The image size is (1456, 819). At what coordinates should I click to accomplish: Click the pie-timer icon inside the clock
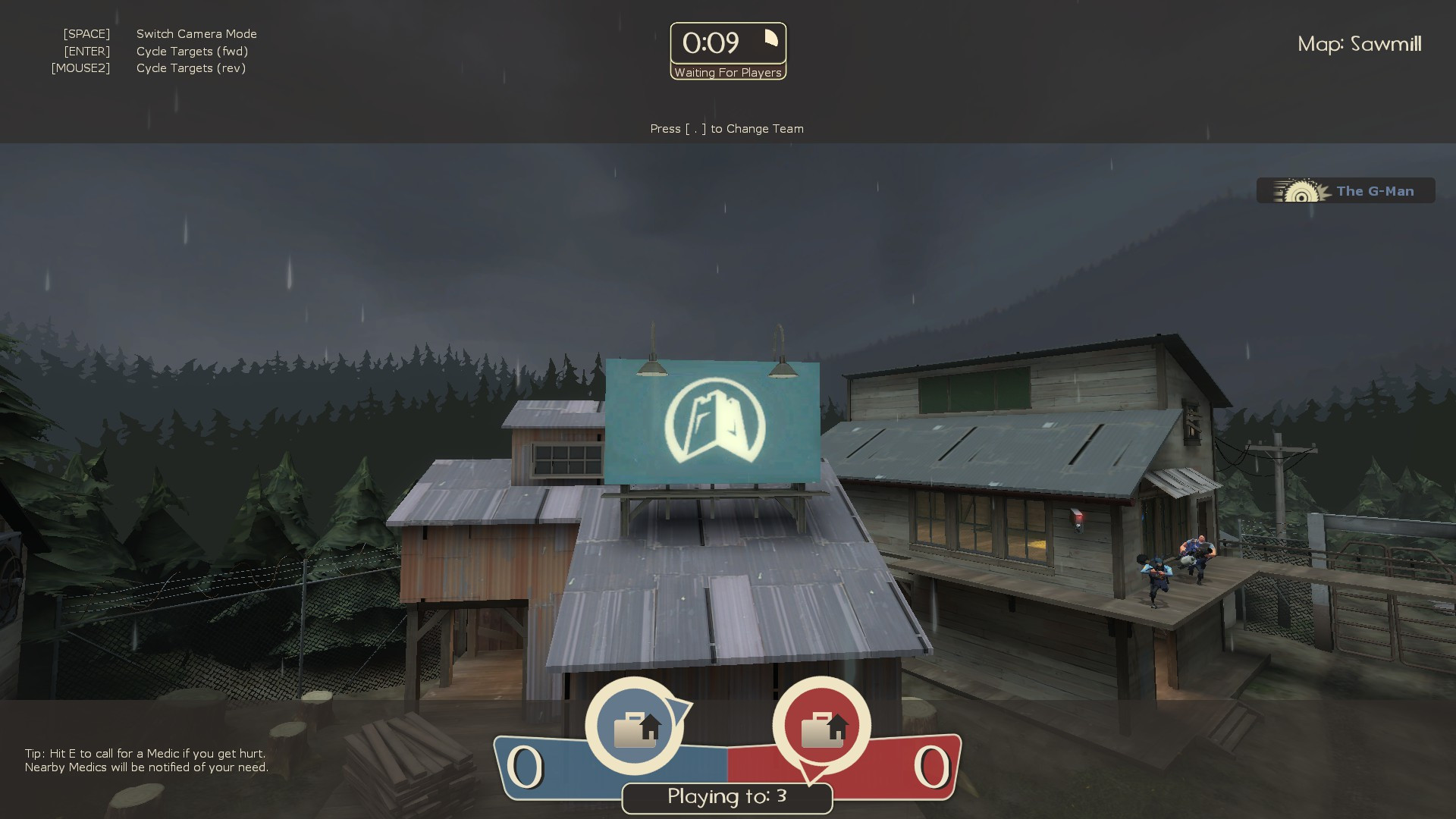771,38
